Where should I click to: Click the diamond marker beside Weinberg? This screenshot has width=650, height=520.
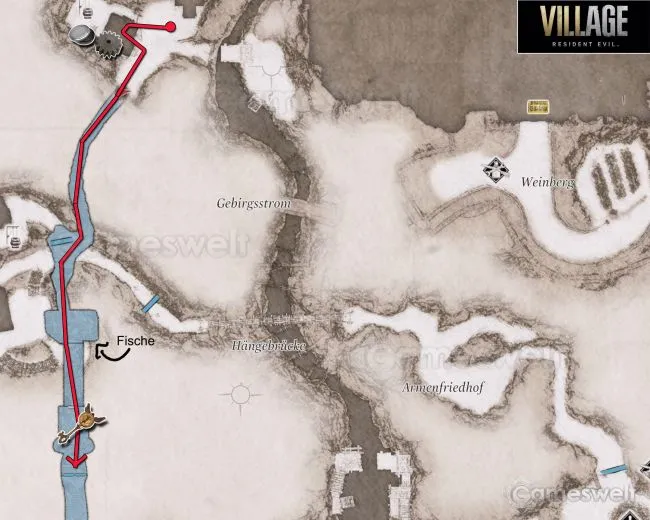coord(494,170)
